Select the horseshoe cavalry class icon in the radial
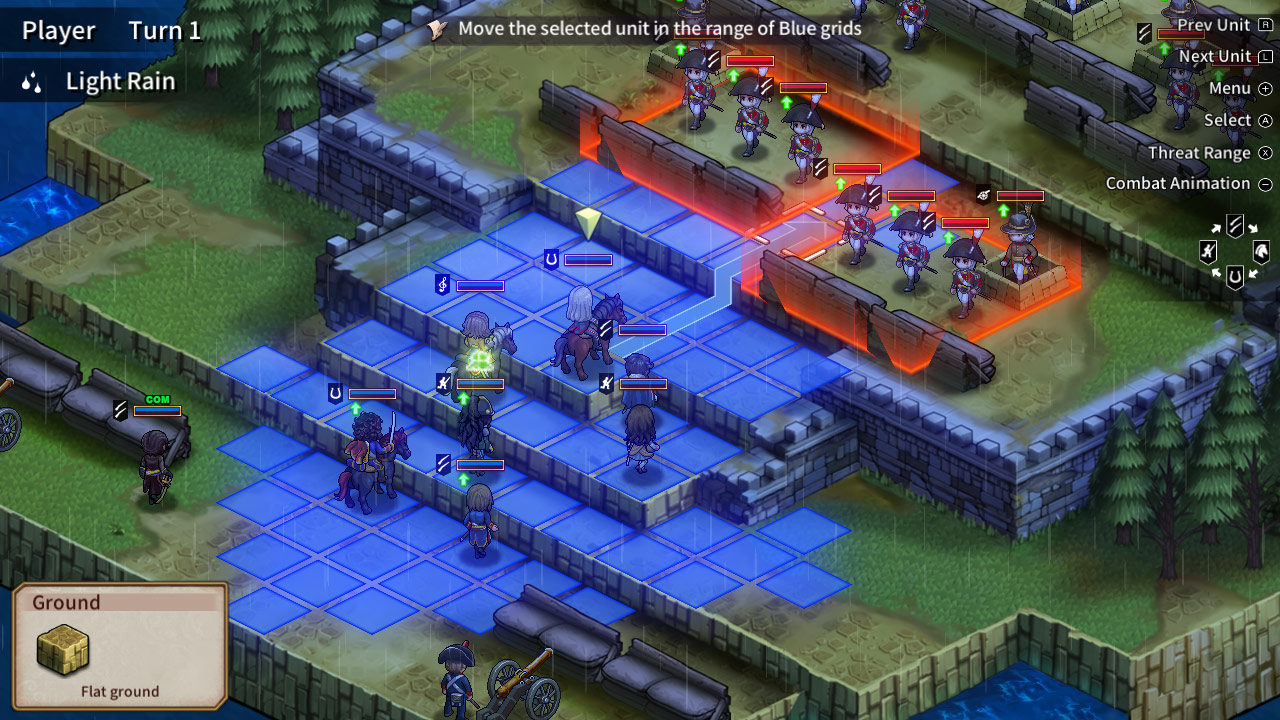1280x720 pixels. (1236, 276)
